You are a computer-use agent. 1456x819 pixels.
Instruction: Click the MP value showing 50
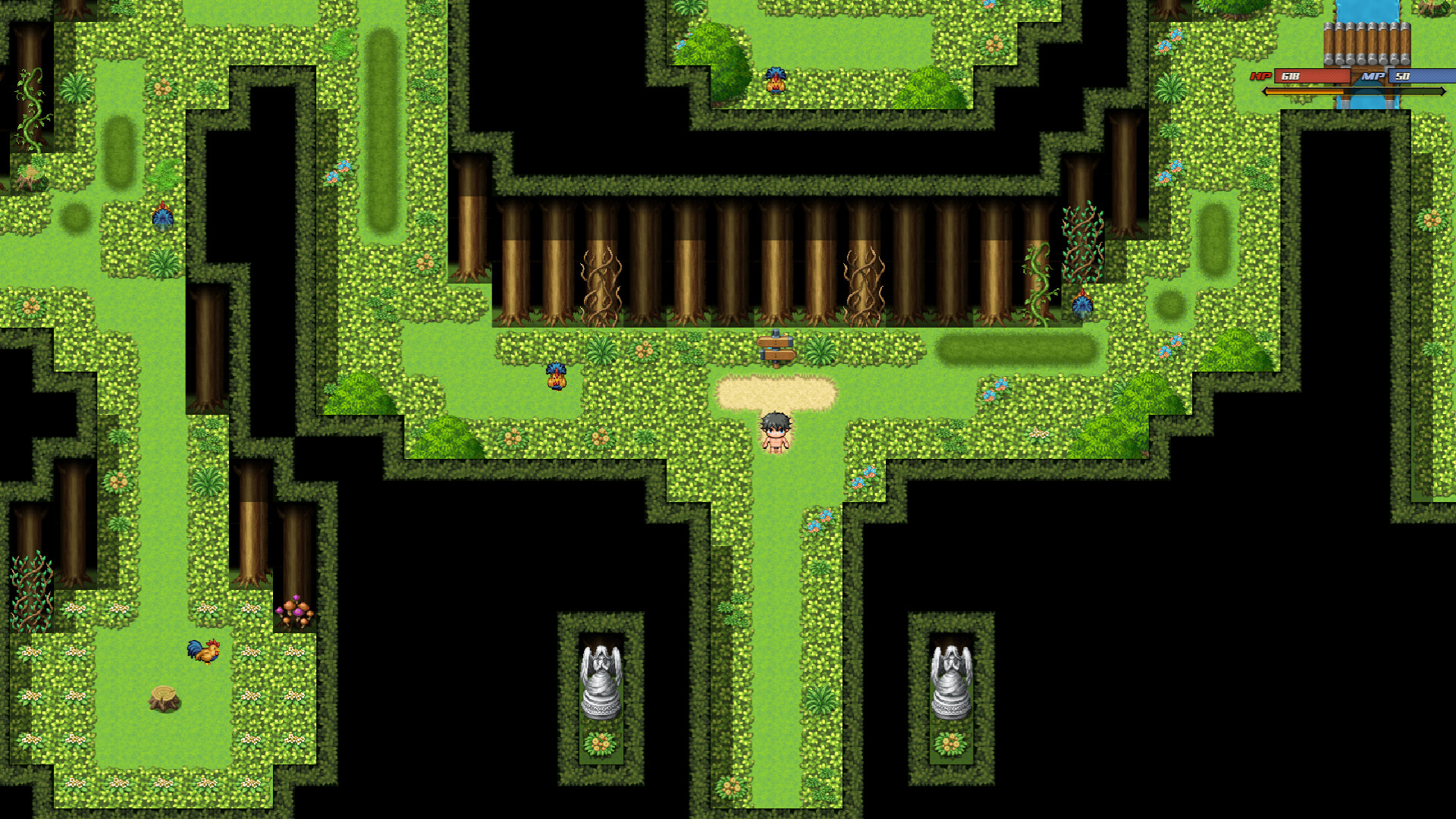[x=1404, y=77]
